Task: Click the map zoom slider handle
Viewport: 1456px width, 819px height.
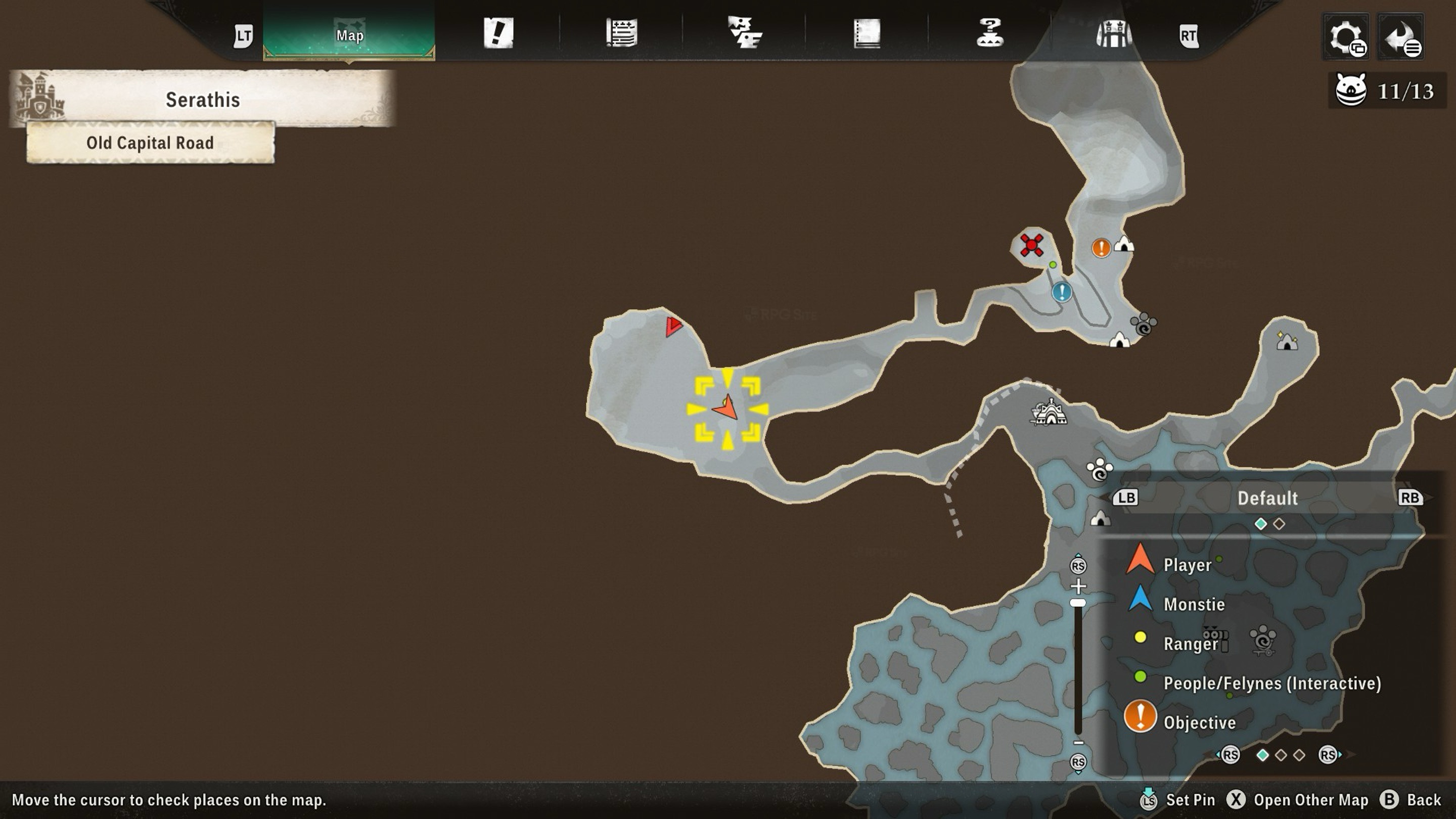Action: (x=1078, y=603)
